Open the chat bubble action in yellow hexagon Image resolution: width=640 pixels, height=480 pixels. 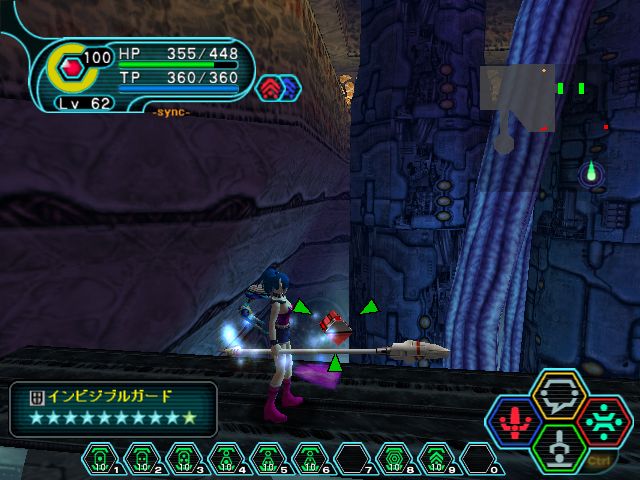click(x=558, y=394)
